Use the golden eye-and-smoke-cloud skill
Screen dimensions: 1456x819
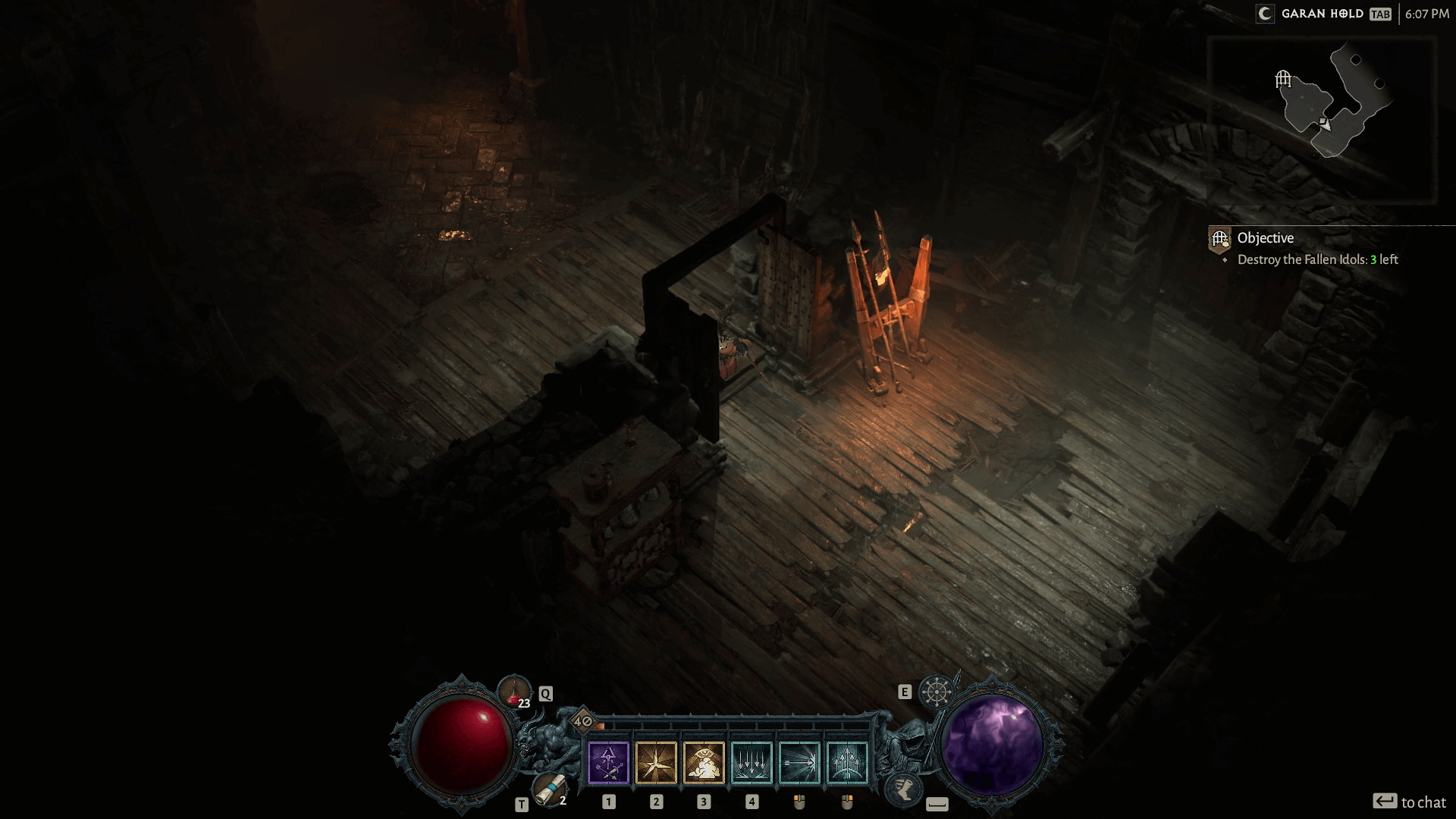click(704, 762)
